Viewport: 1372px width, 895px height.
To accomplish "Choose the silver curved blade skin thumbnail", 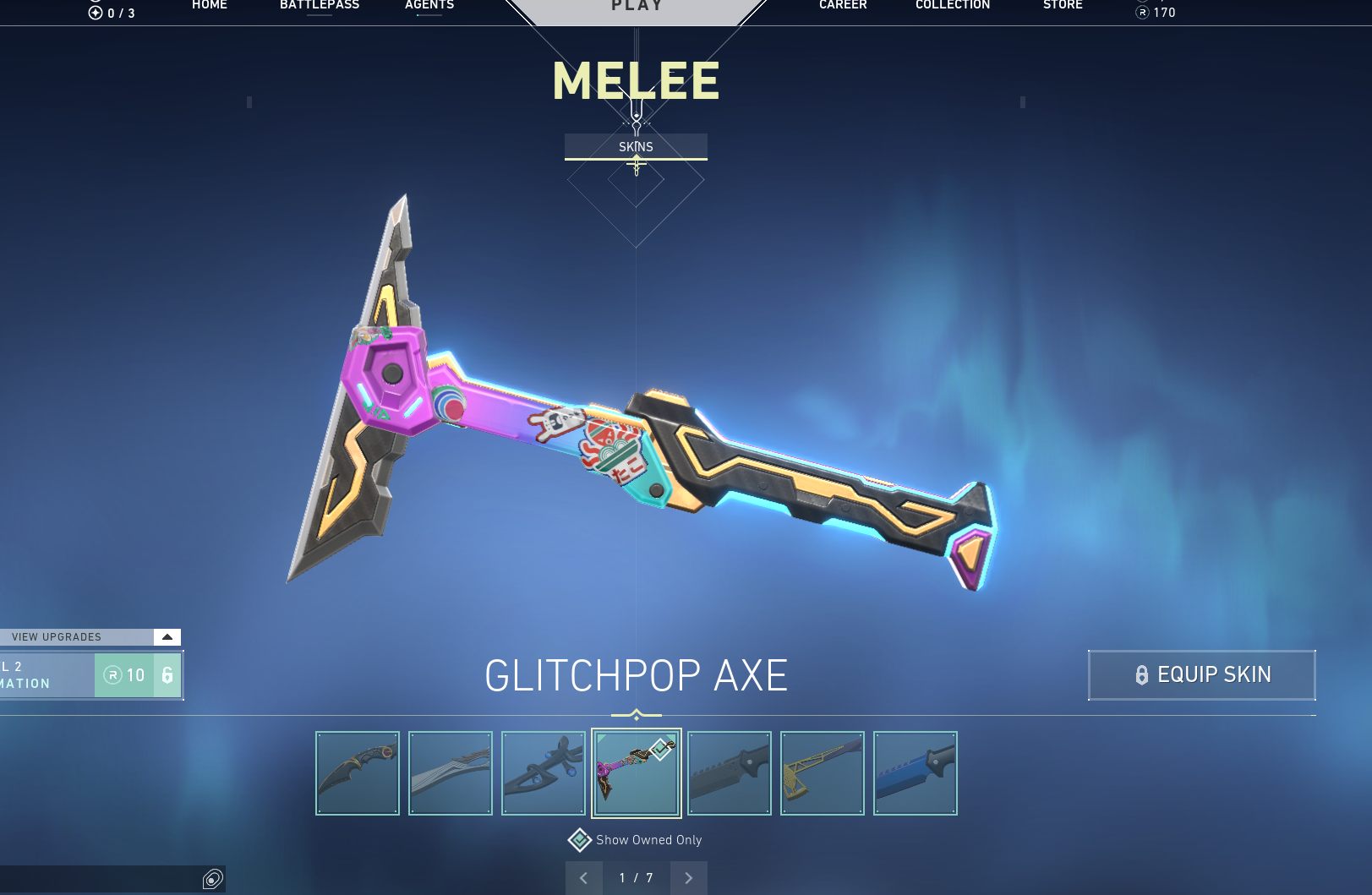I will tap(451, 773).
